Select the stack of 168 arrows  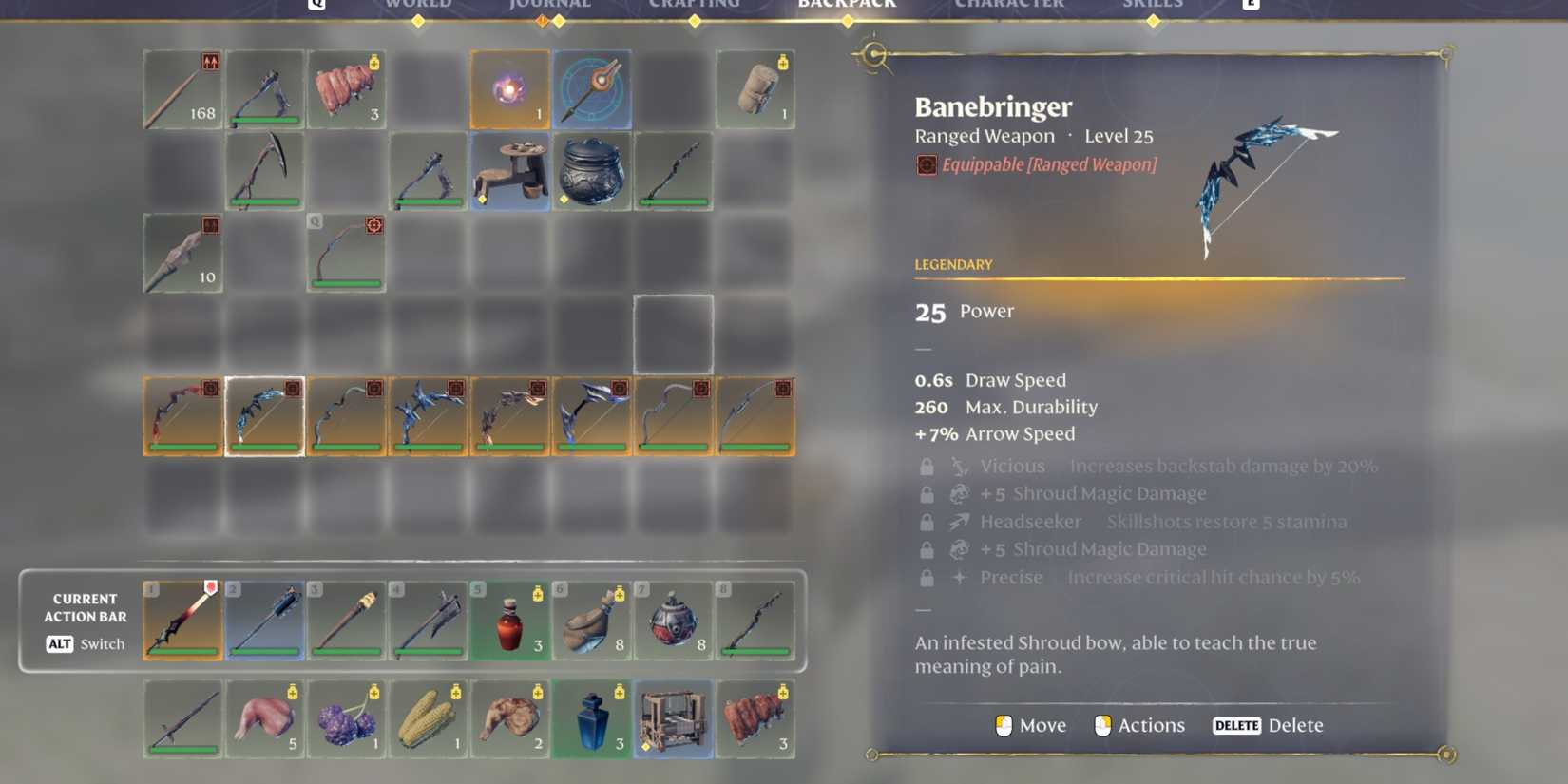(x=182, y=88)
